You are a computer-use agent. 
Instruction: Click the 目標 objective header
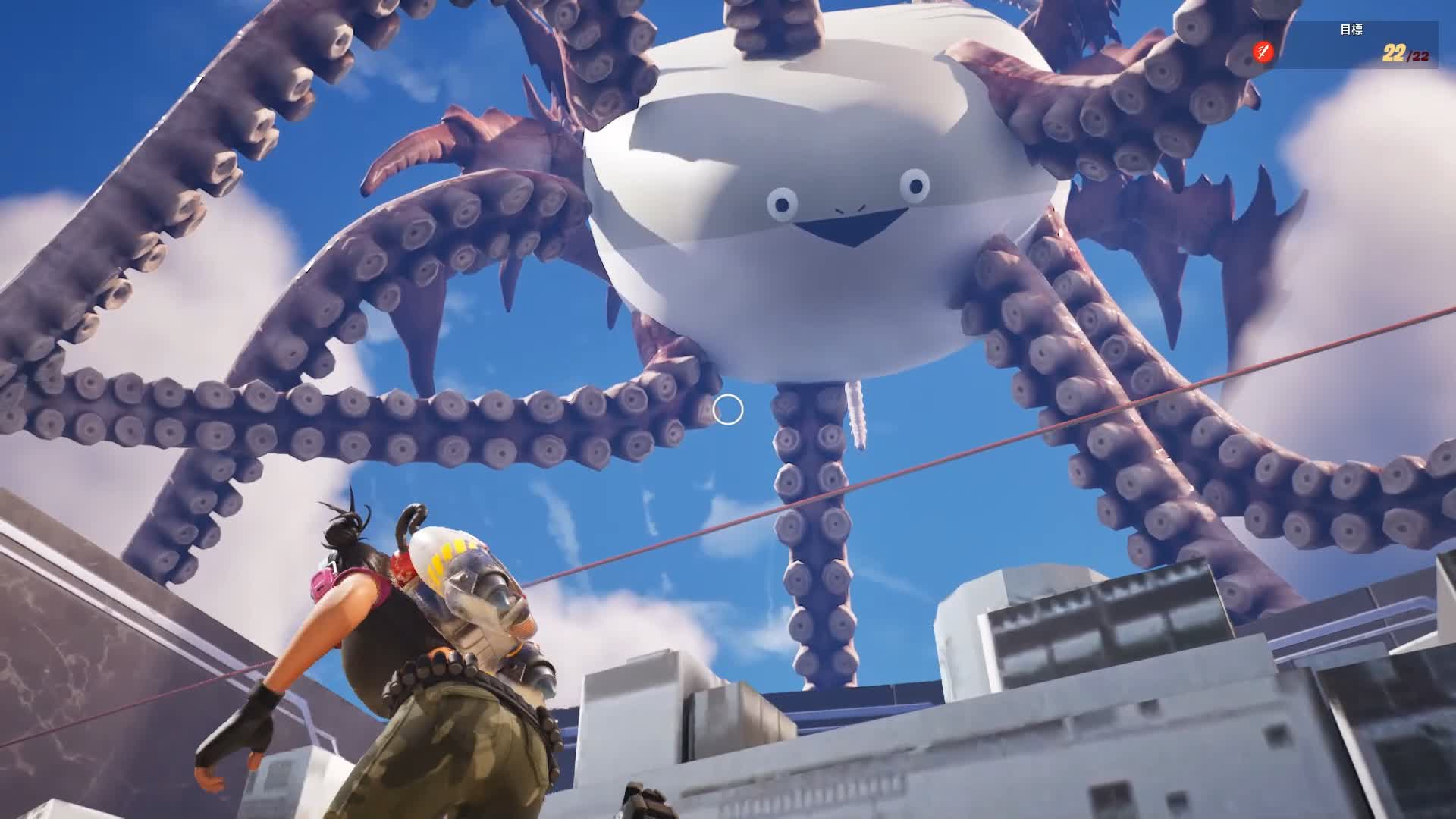coord(1351,29)
